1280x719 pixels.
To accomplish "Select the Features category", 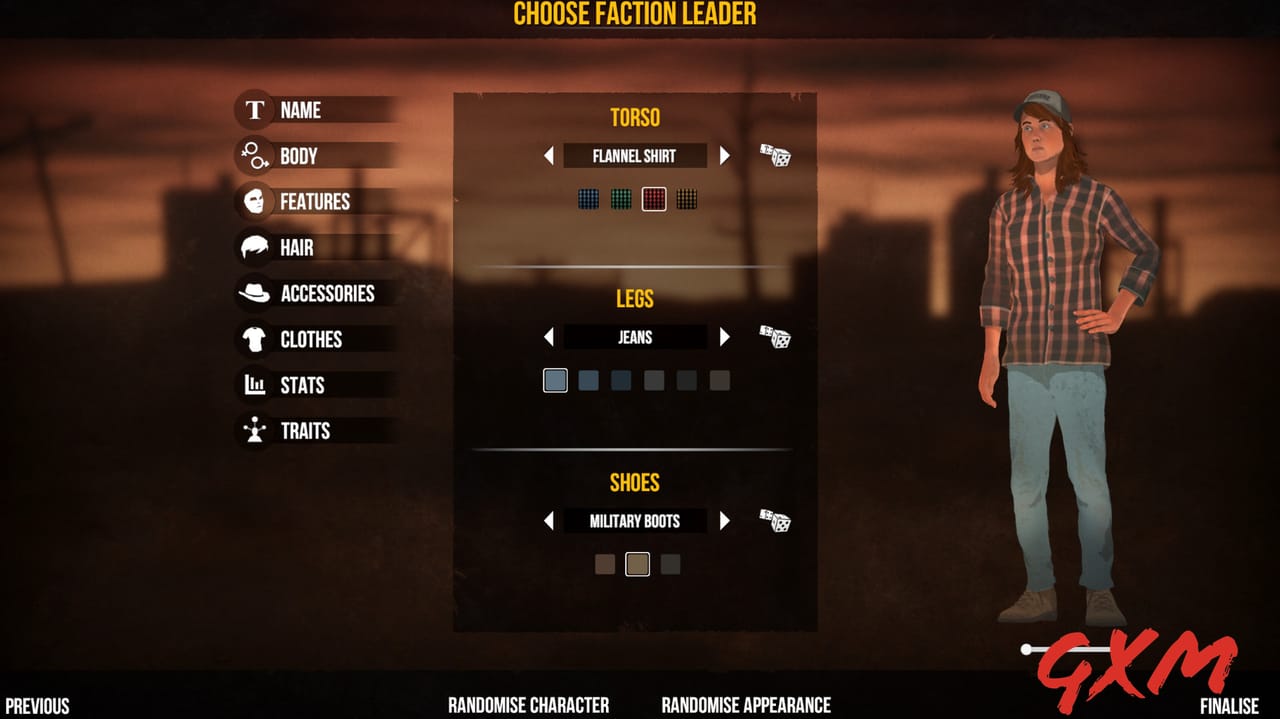I will (314, 202).
